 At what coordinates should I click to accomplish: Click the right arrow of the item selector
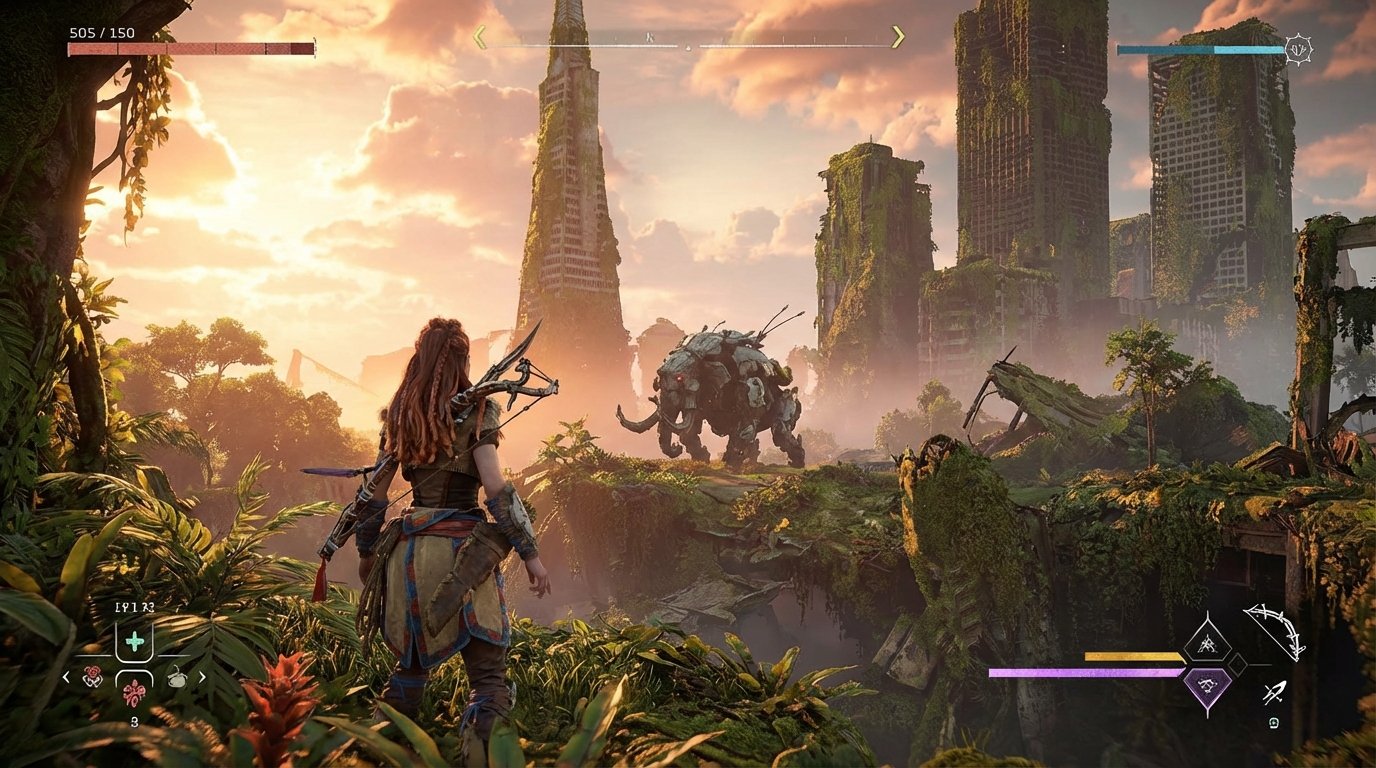tap(202, 676)
